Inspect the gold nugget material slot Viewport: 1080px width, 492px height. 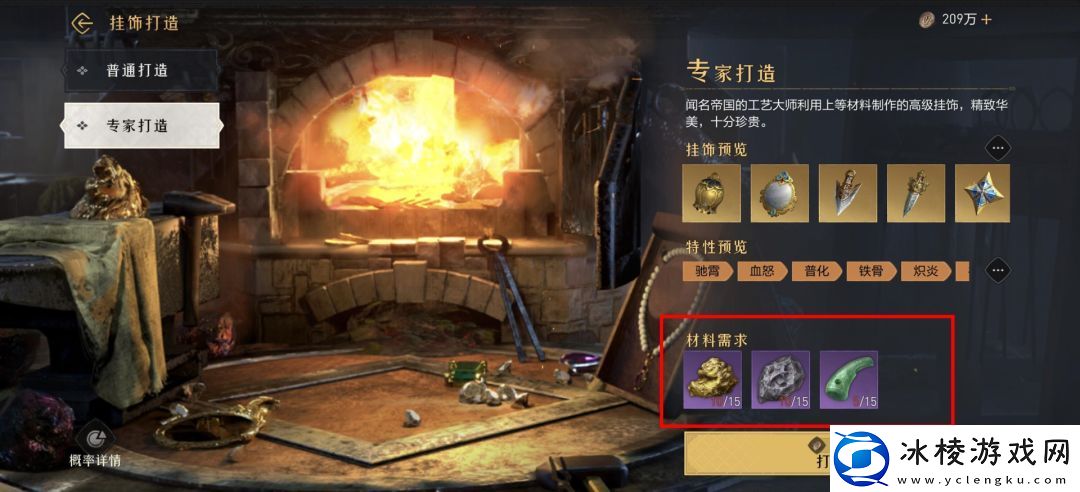tap(713, 380)
